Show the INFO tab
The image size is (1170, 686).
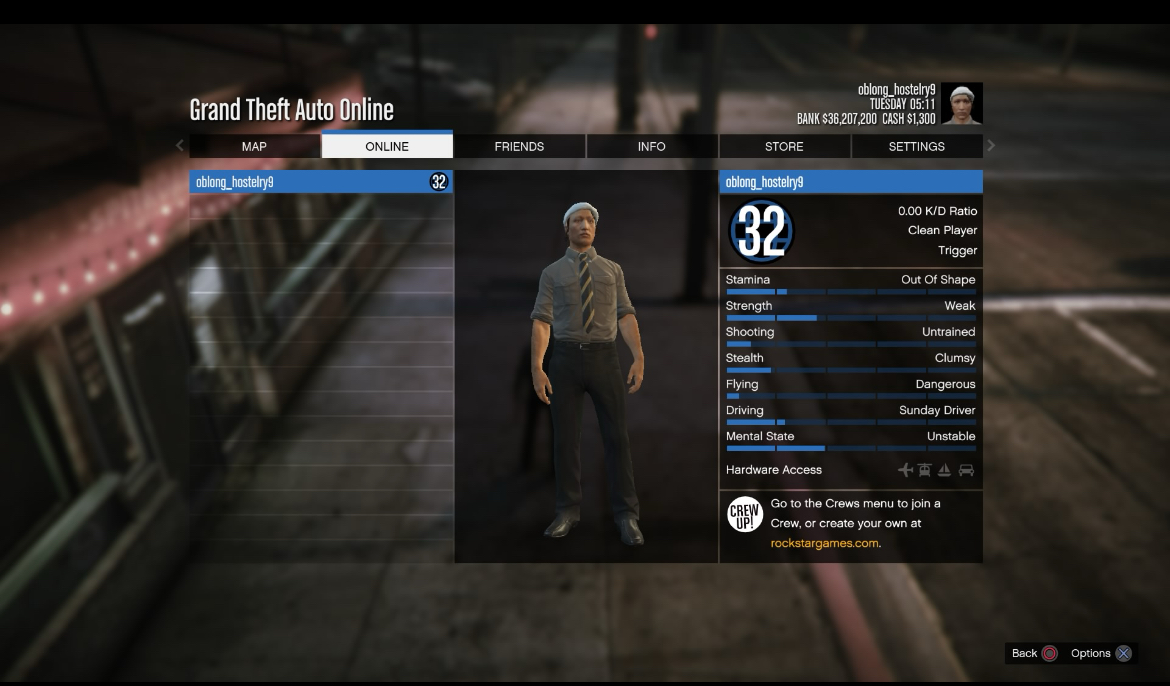coord(651,147)
